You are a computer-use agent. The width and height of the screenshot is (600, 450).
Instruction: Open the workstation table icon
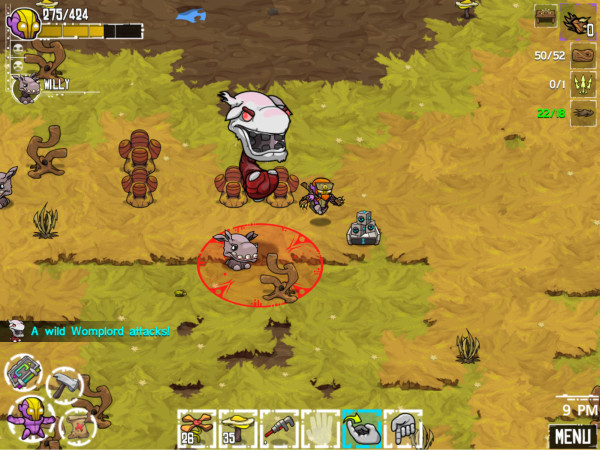[545, 15]
